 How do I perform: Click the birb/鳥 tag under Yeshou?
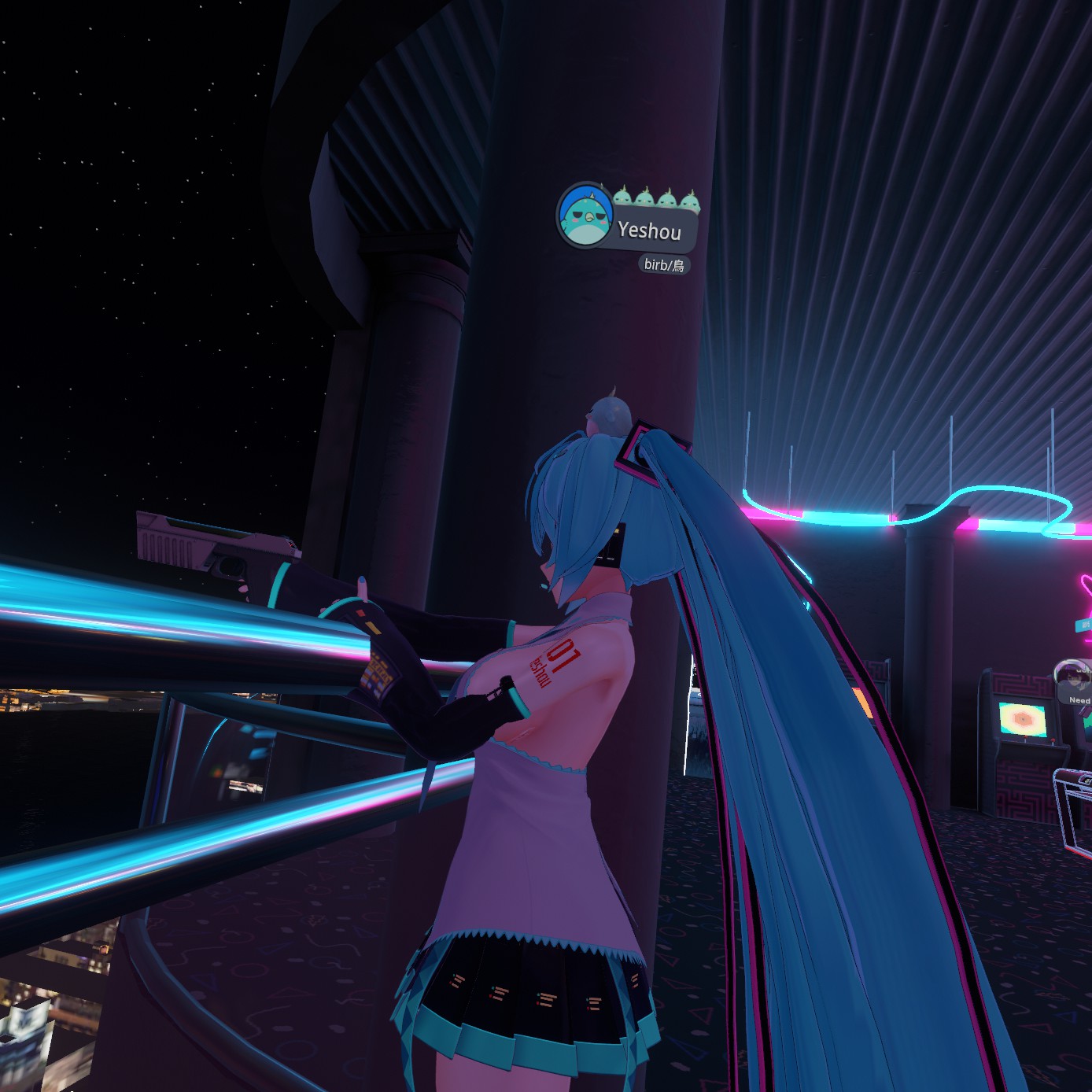(x=664, y=265)
